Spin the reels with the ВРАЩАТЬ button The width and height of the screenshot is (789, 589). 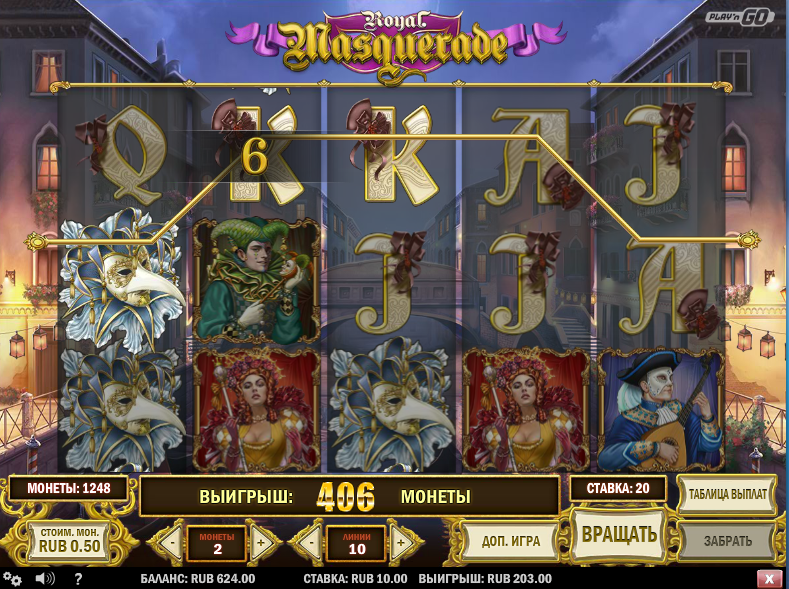pos(619,534)
